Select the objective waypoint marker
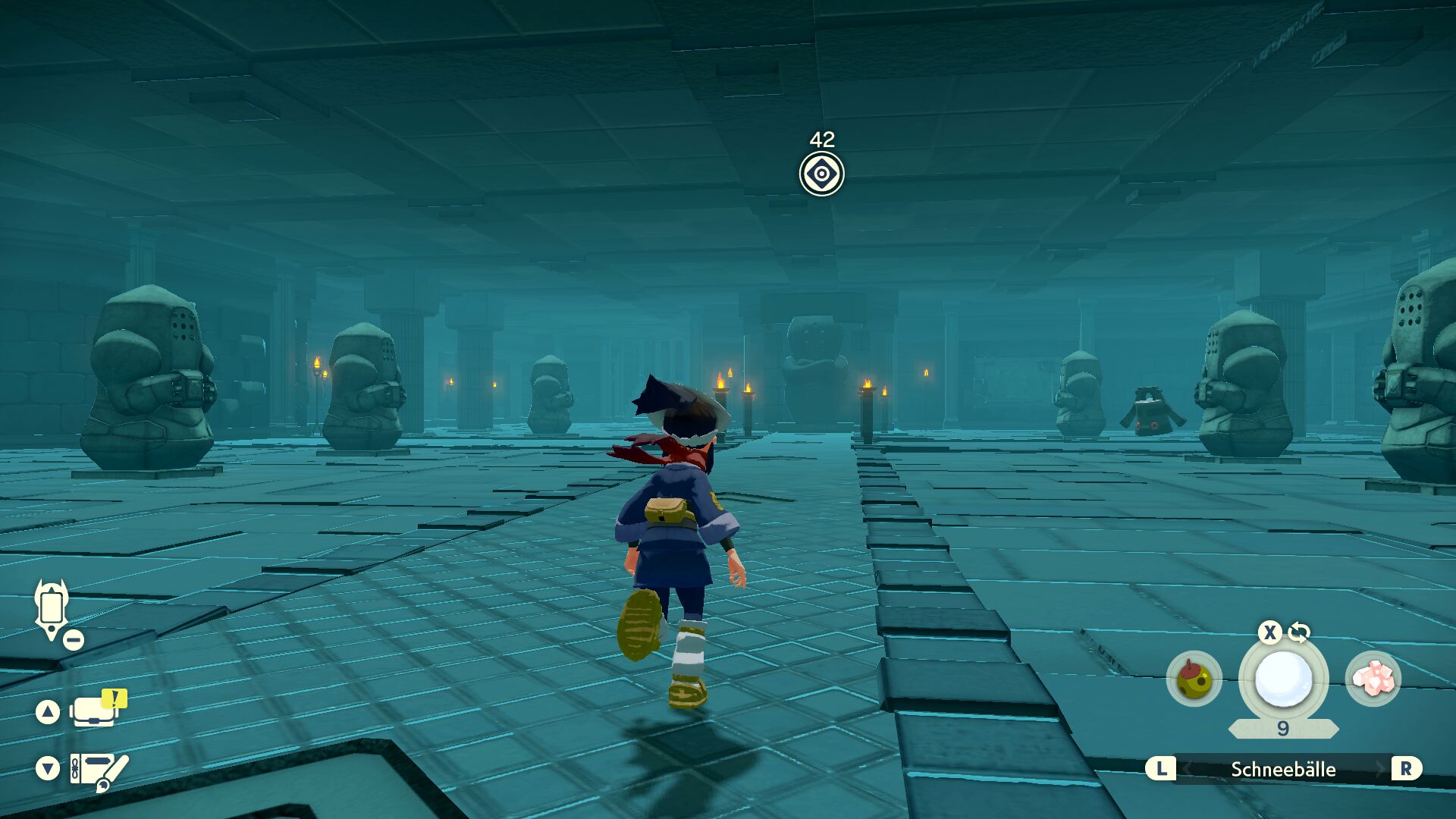 [821, 174]
